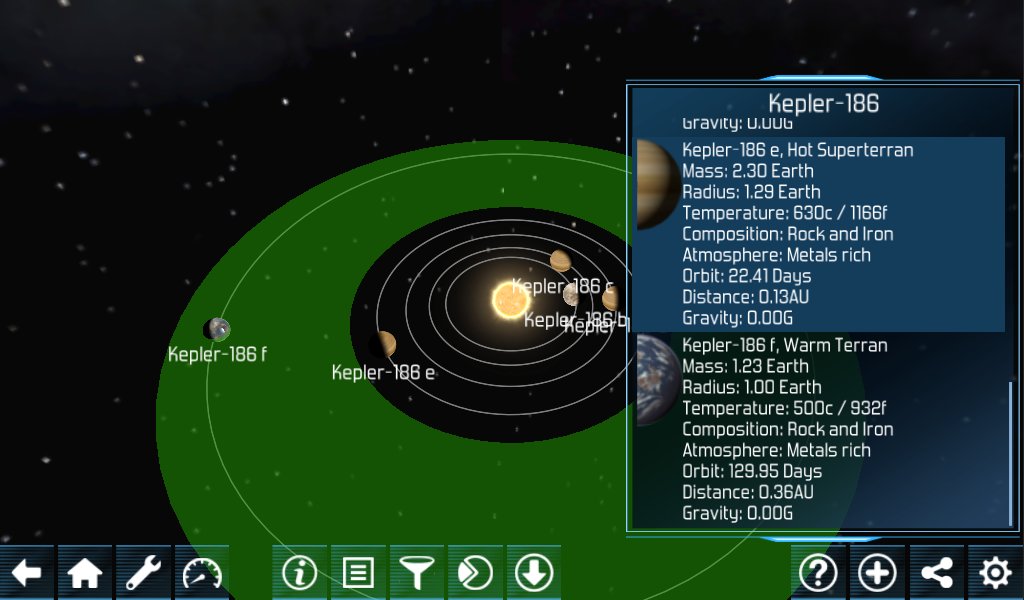
Task: Tap the speedometer gauge button
Action: click(x=202, y=573)
